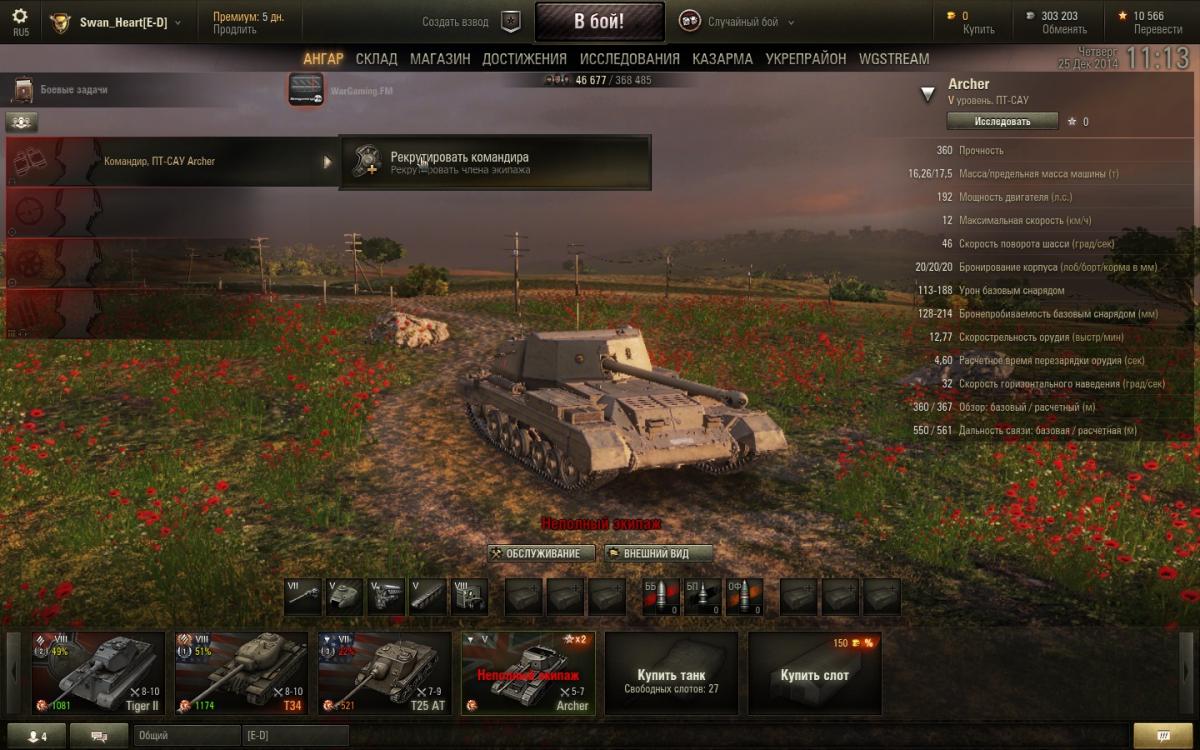Go to the ДОСТИЖЕНИЯ tab

click(x=524, y=59)
